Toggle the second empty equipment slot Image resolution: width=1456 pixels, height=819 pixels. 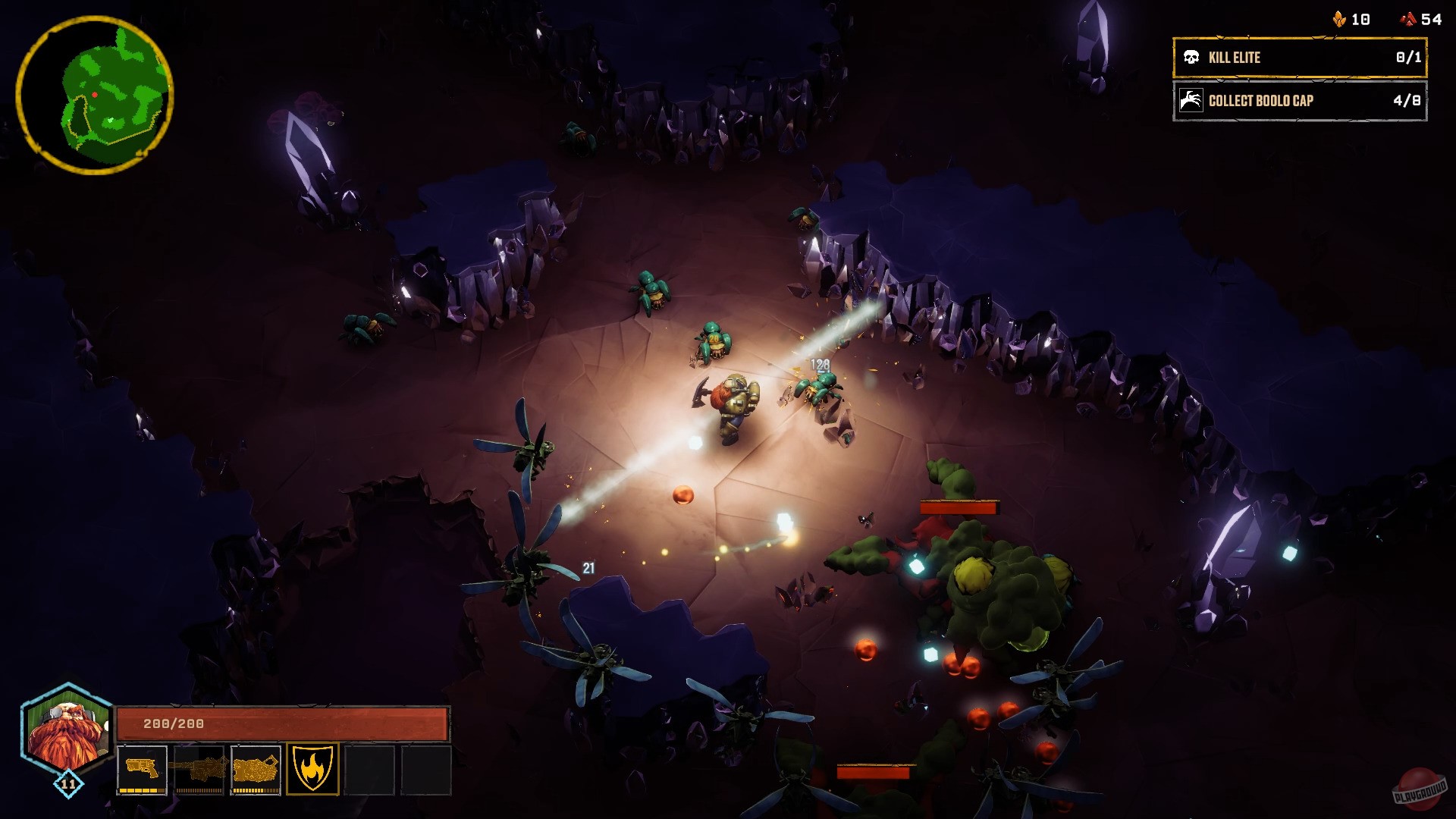(426, 770)
